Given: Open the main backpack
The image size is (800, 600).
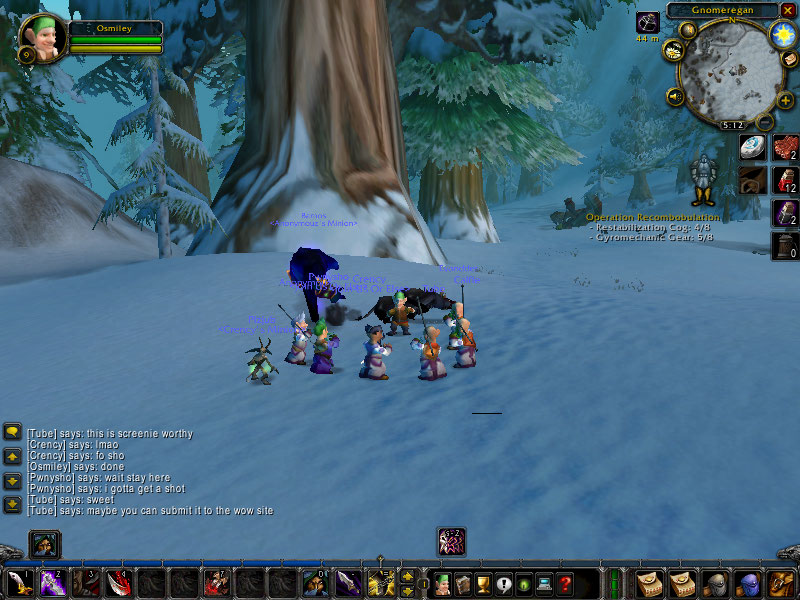Looking at the screenshot, I should click(x=781, y=583).
